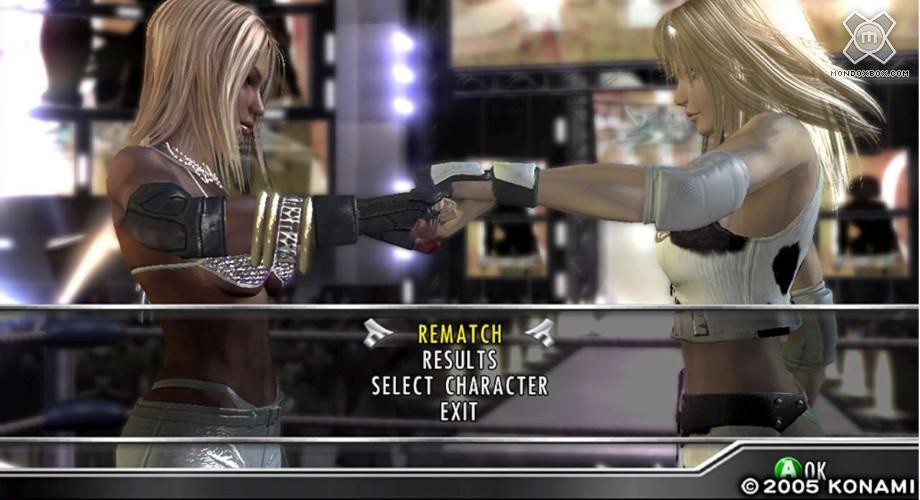Viewport: 920px width, 500px height.
Task: Exit the match menu
Action: click(459, 411)
